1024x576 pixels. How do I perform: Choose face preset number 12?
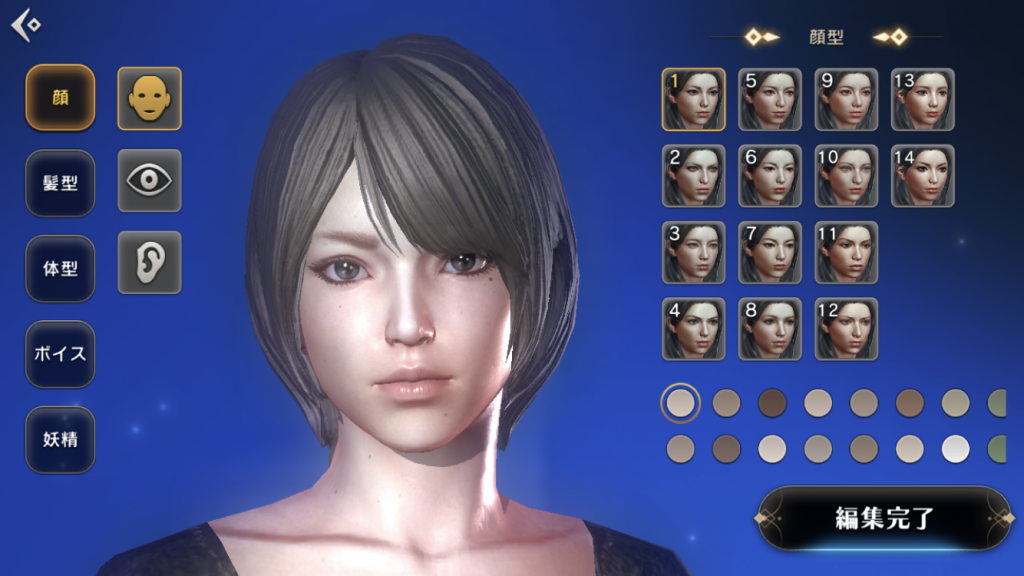click(x=846, y=329)
